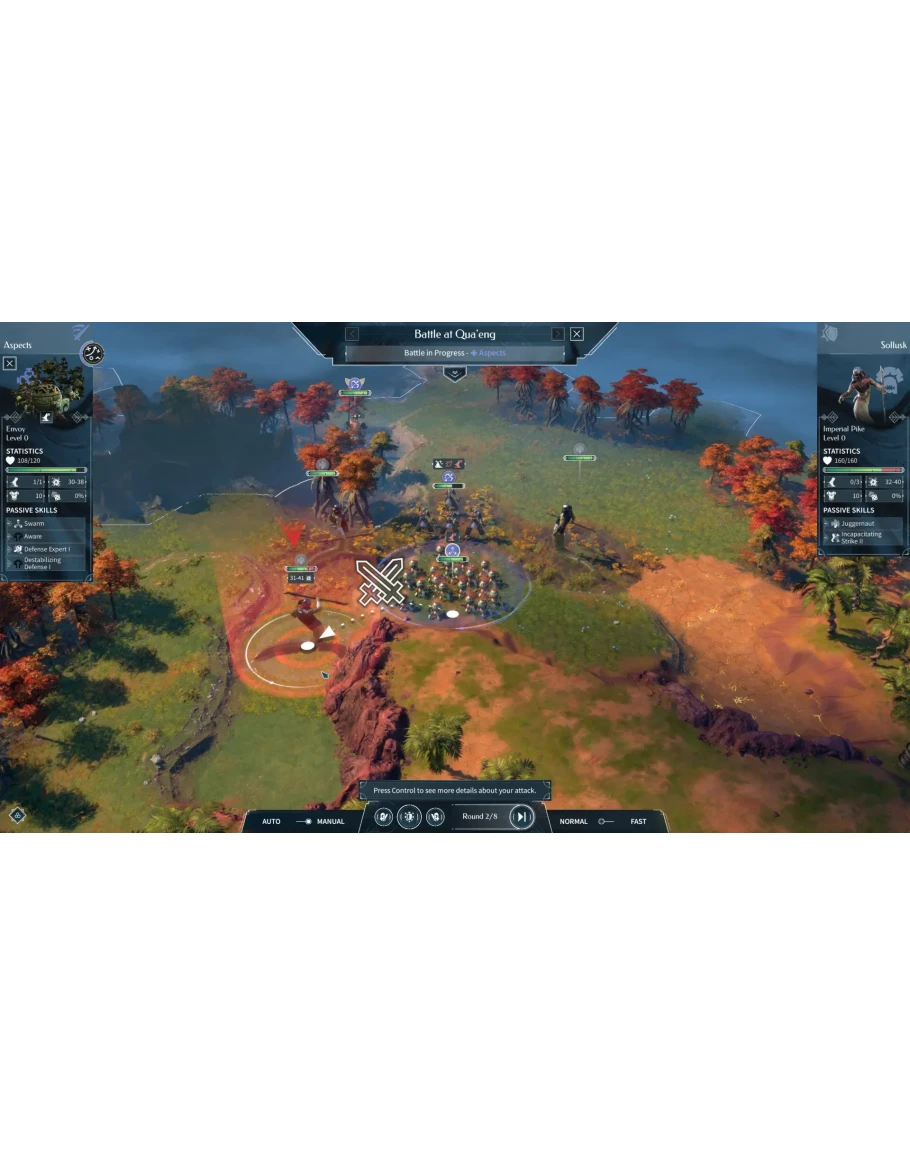The image size is (910, 1155).
Task: Expand the battle header dropdown chevron
Action: [455, 373]
